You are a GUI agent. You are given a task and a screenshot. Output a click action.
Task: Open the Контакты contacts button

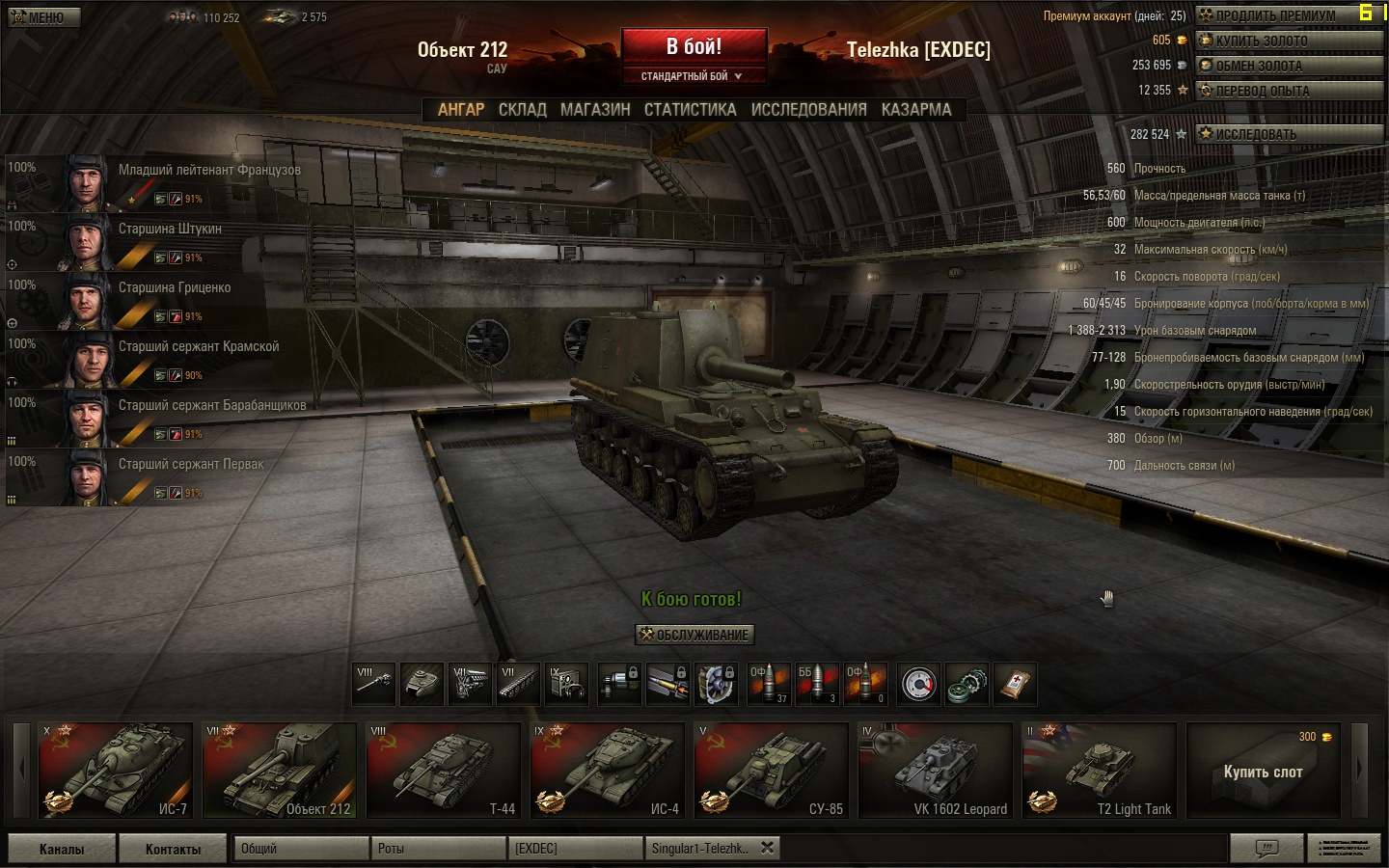click(x=173, y=849)
